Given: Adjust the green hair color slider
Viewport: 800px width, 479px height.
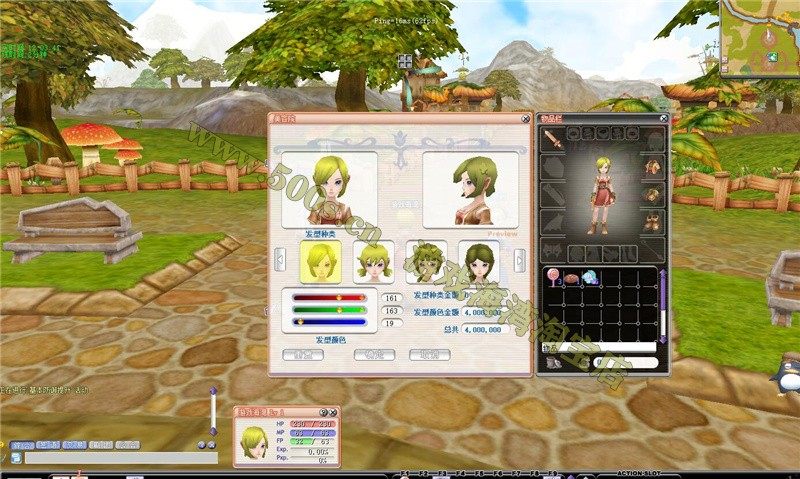Looking at the screenshot, I should [340, 310].
